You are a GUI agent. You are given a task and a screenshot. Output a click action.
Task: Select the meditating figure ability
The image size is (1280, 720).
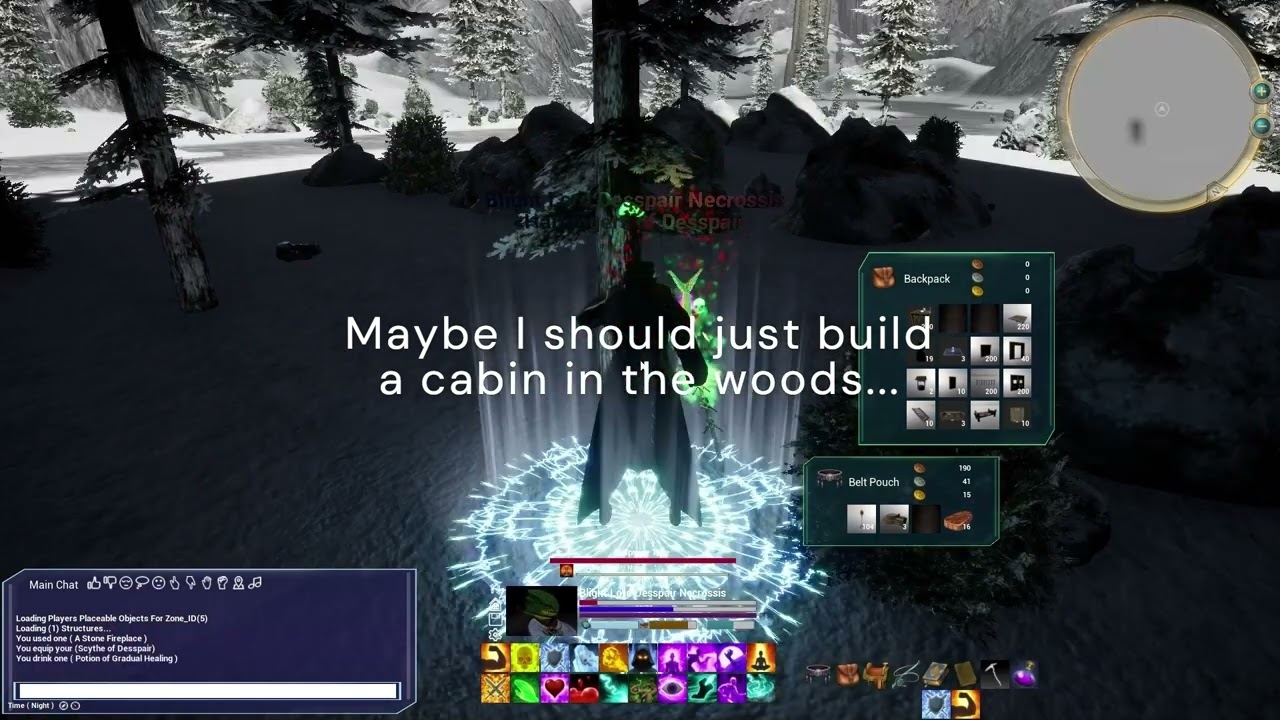(x=762, y=657)
